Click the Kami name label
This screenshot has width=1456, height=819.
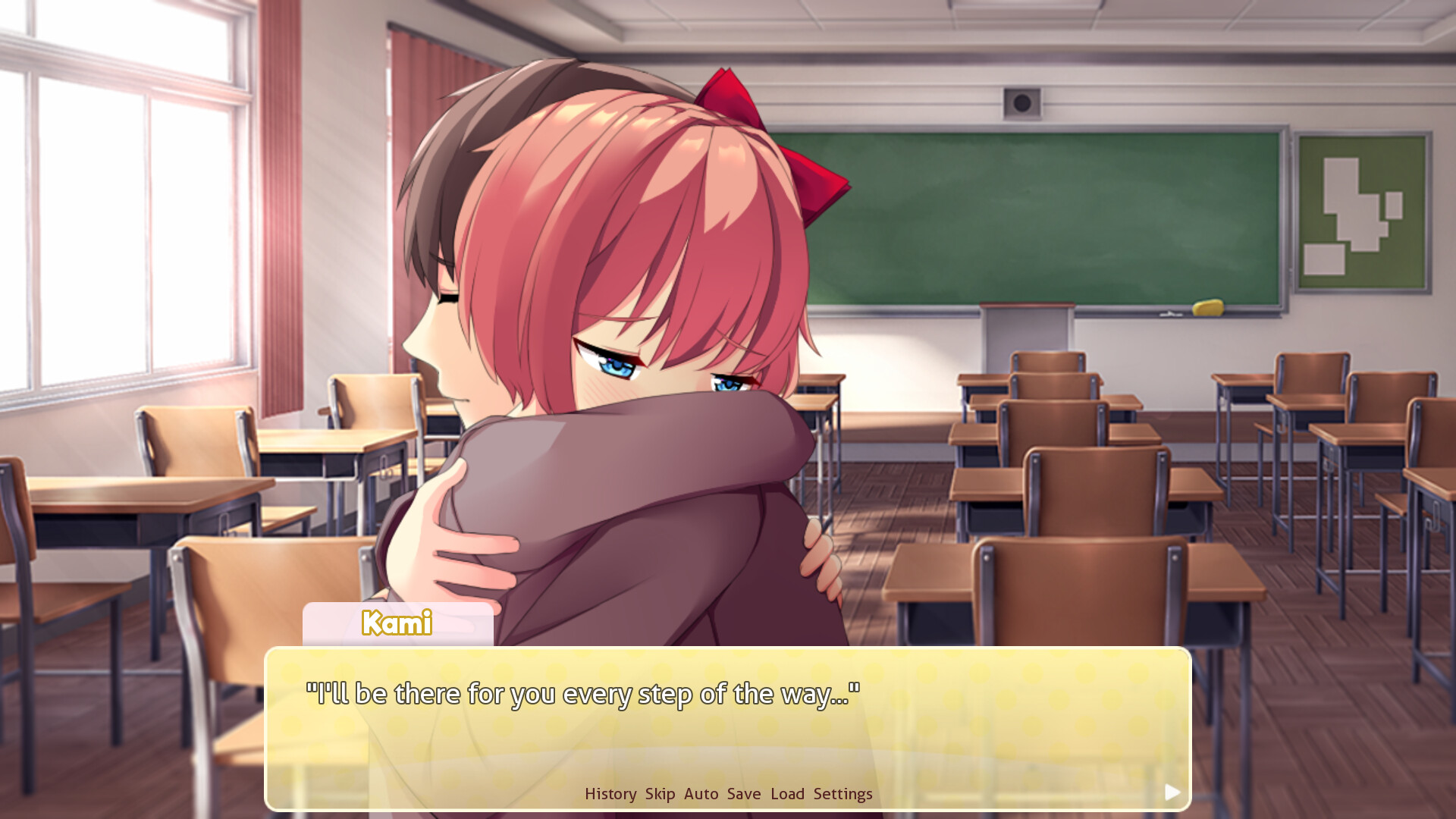(395, 624)
